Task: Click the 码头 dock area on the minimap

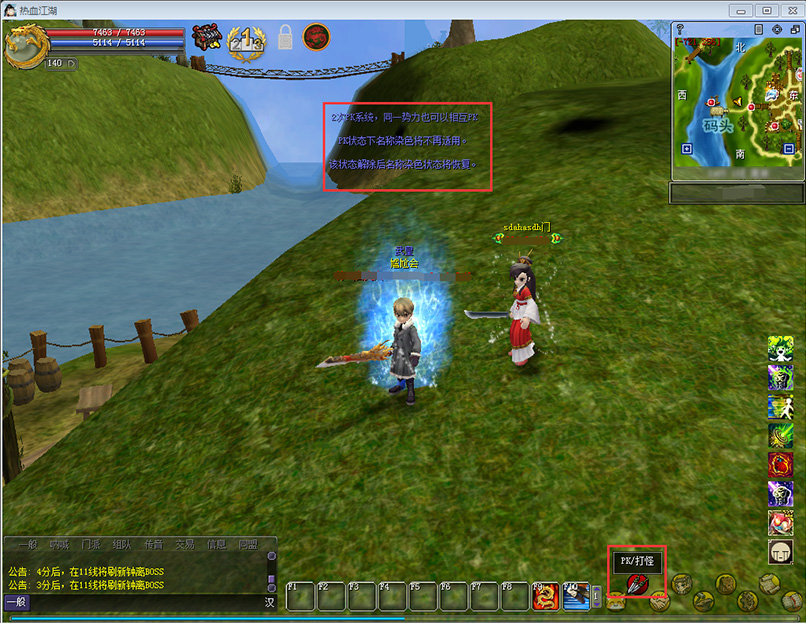Action: pos(718,125)
